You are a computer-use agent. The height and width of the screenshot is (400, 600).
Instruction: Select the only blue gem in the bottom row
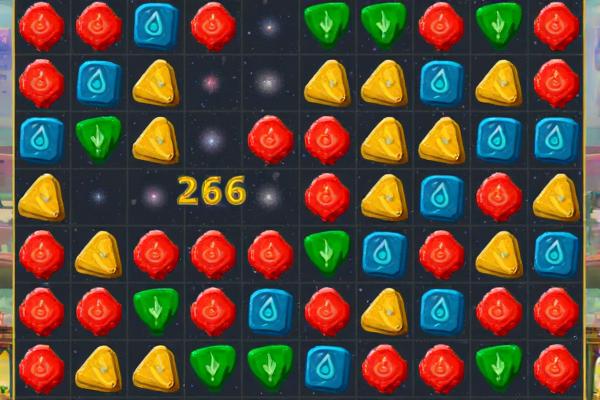click(x=327, y=368)
